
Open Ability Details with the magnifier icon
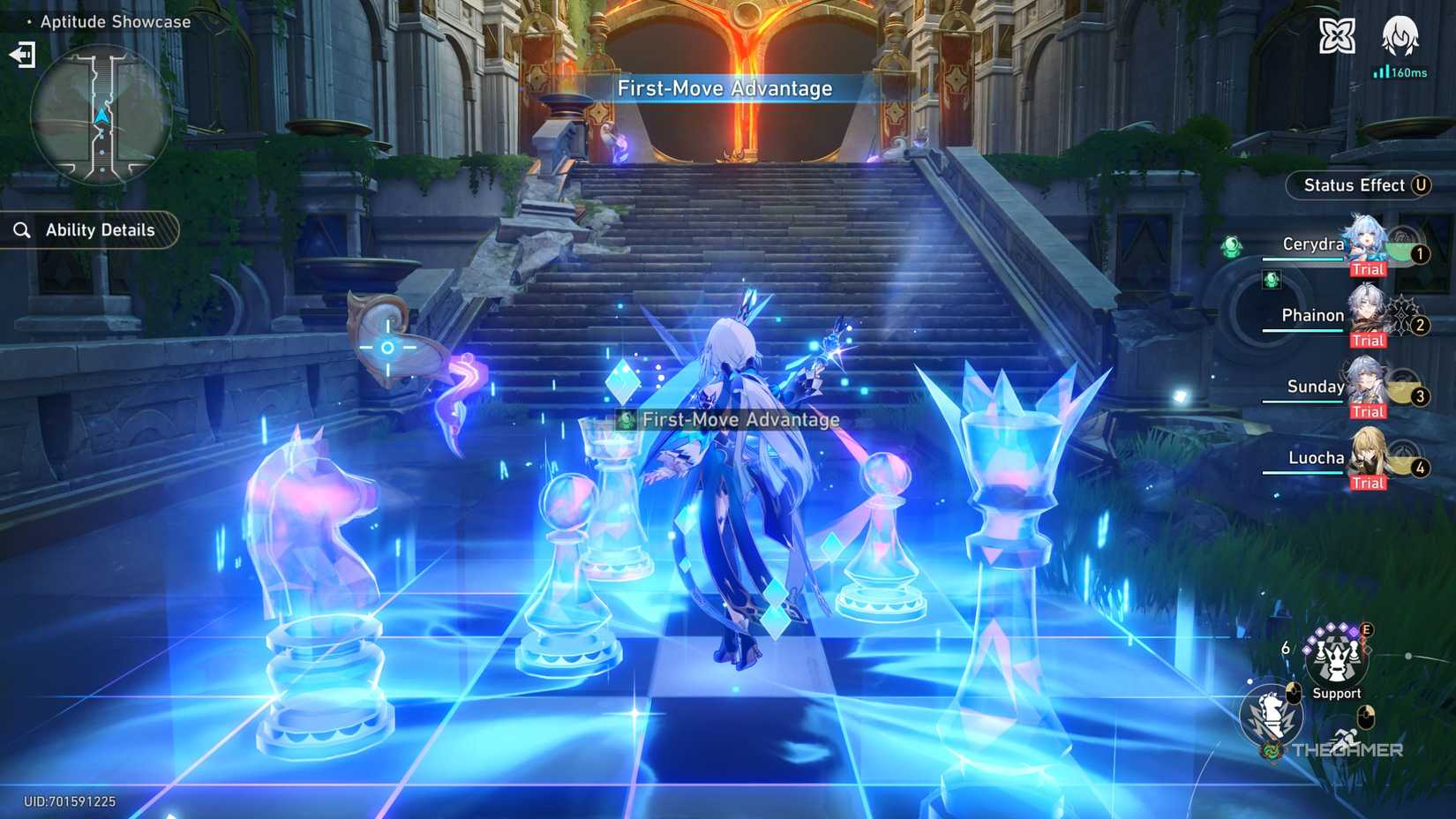[22, 230]
